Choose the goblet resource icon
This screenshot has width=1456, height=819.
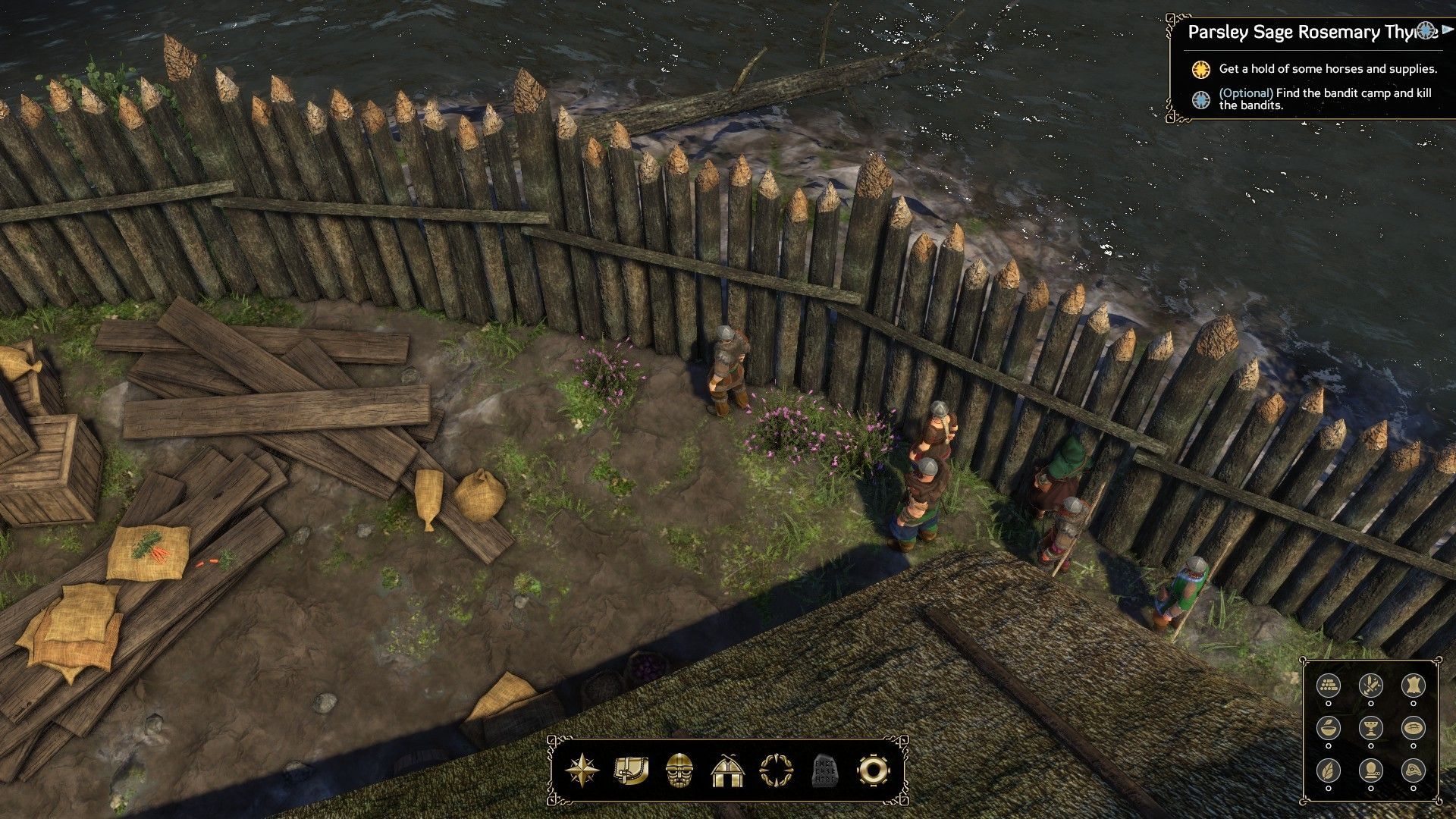(1370, 727)
